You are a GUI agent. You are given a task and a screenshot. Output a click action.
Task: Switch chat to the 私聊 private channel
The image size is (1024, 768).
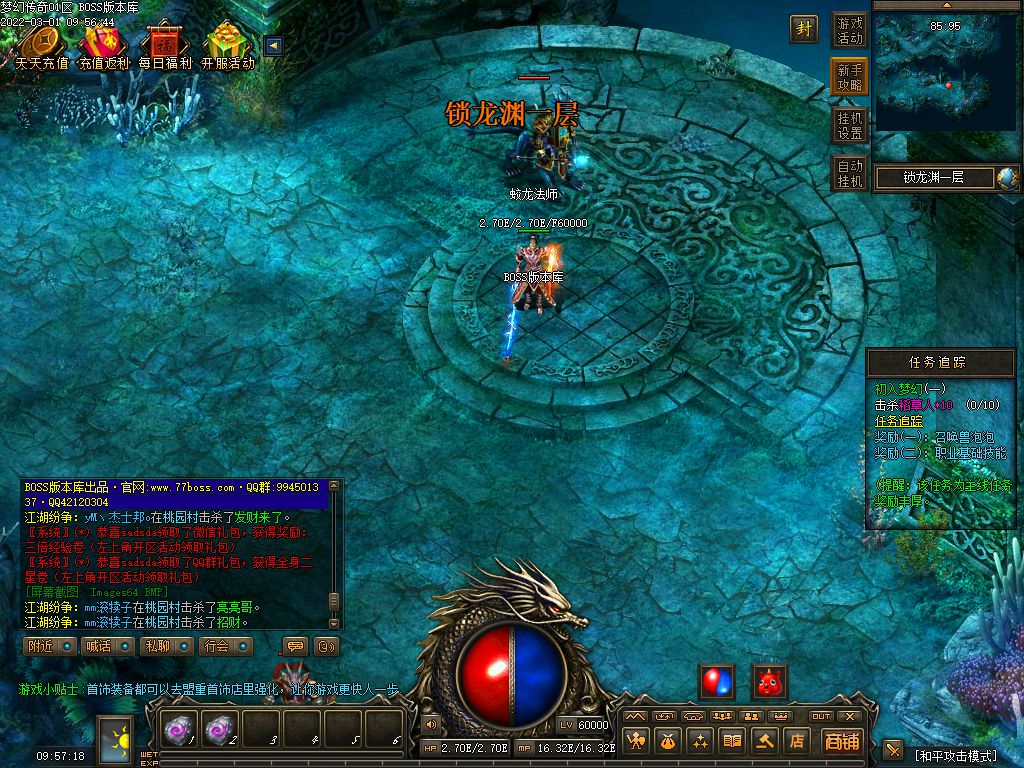point(165,646)
